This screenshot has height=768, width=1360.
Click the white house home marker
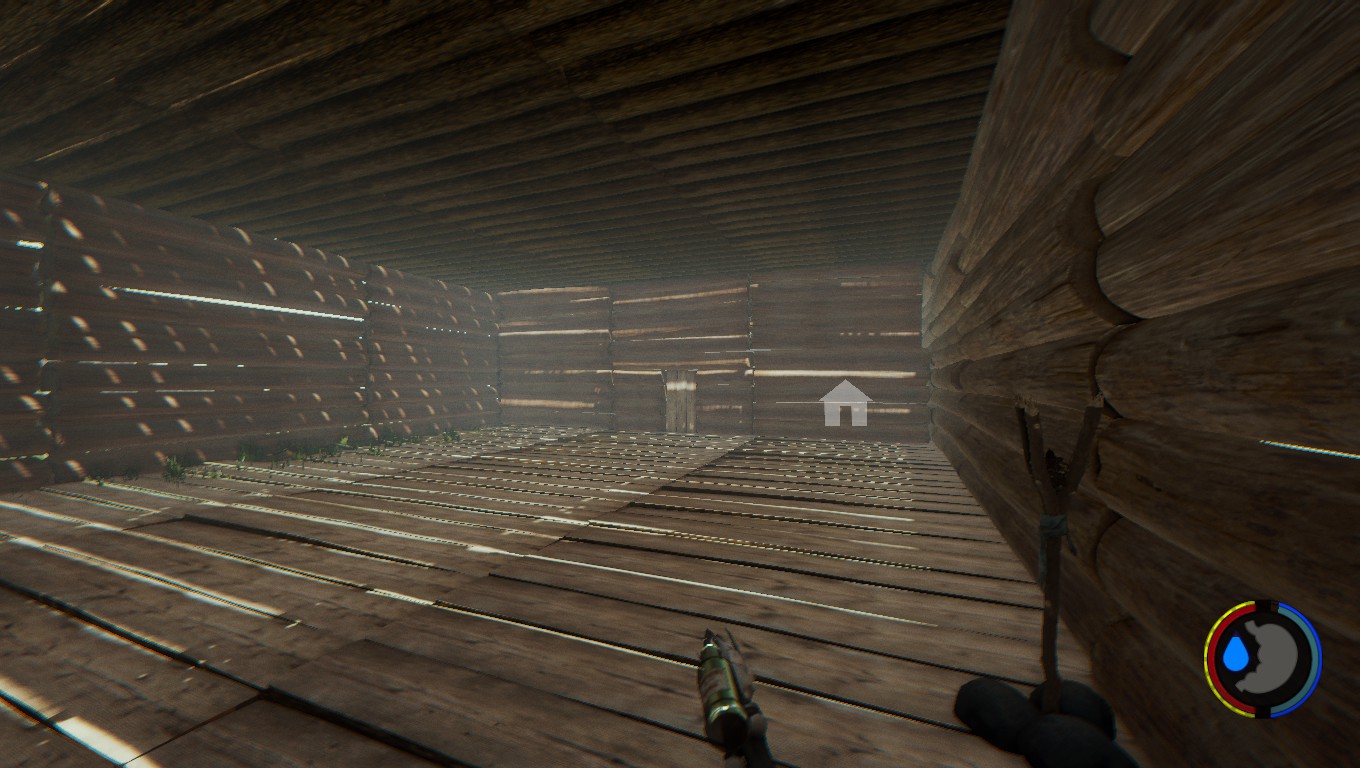pyautogui.click(x=845, y=404)
